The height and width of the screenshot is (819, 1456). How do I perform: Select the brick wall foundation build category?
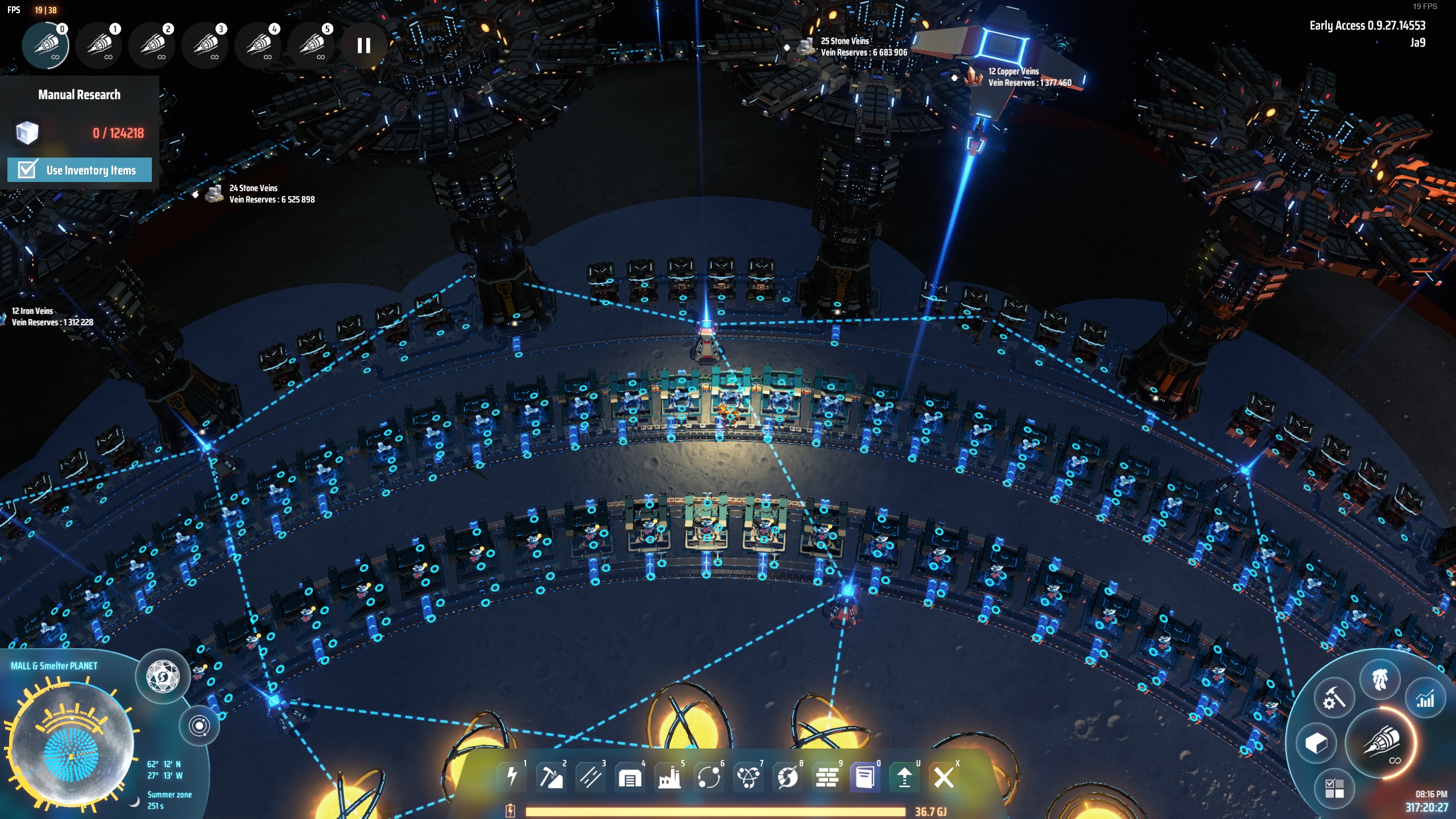point(827,777)
